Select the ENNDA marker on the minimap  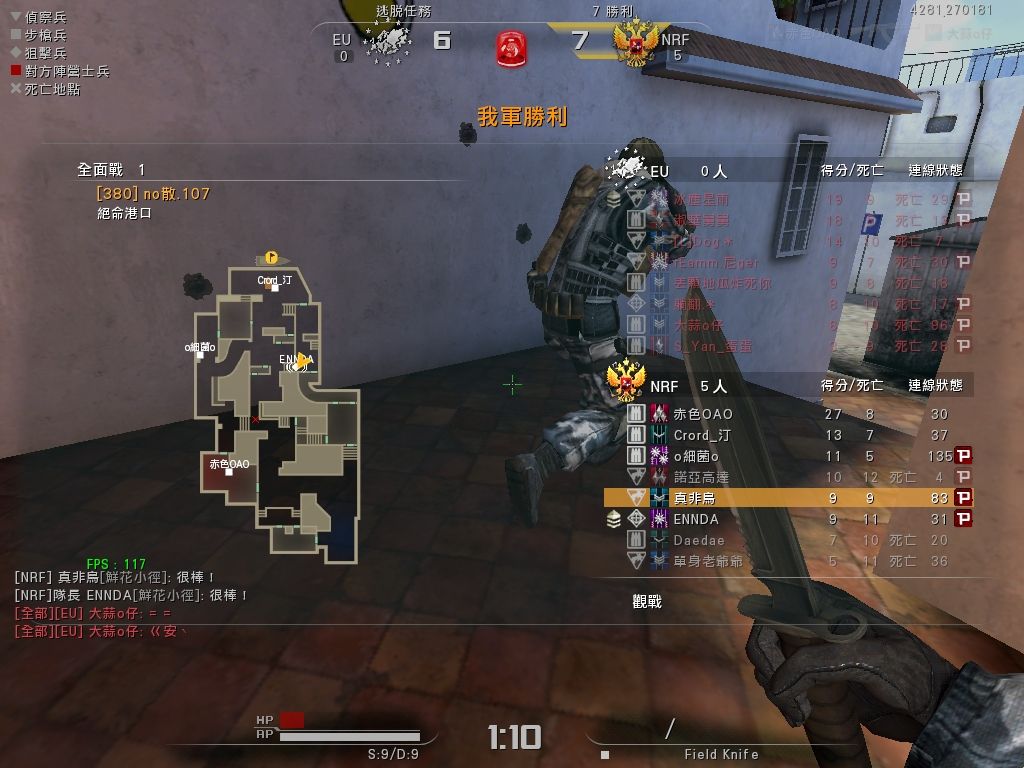pyautogui.click(x=297, y=361)
